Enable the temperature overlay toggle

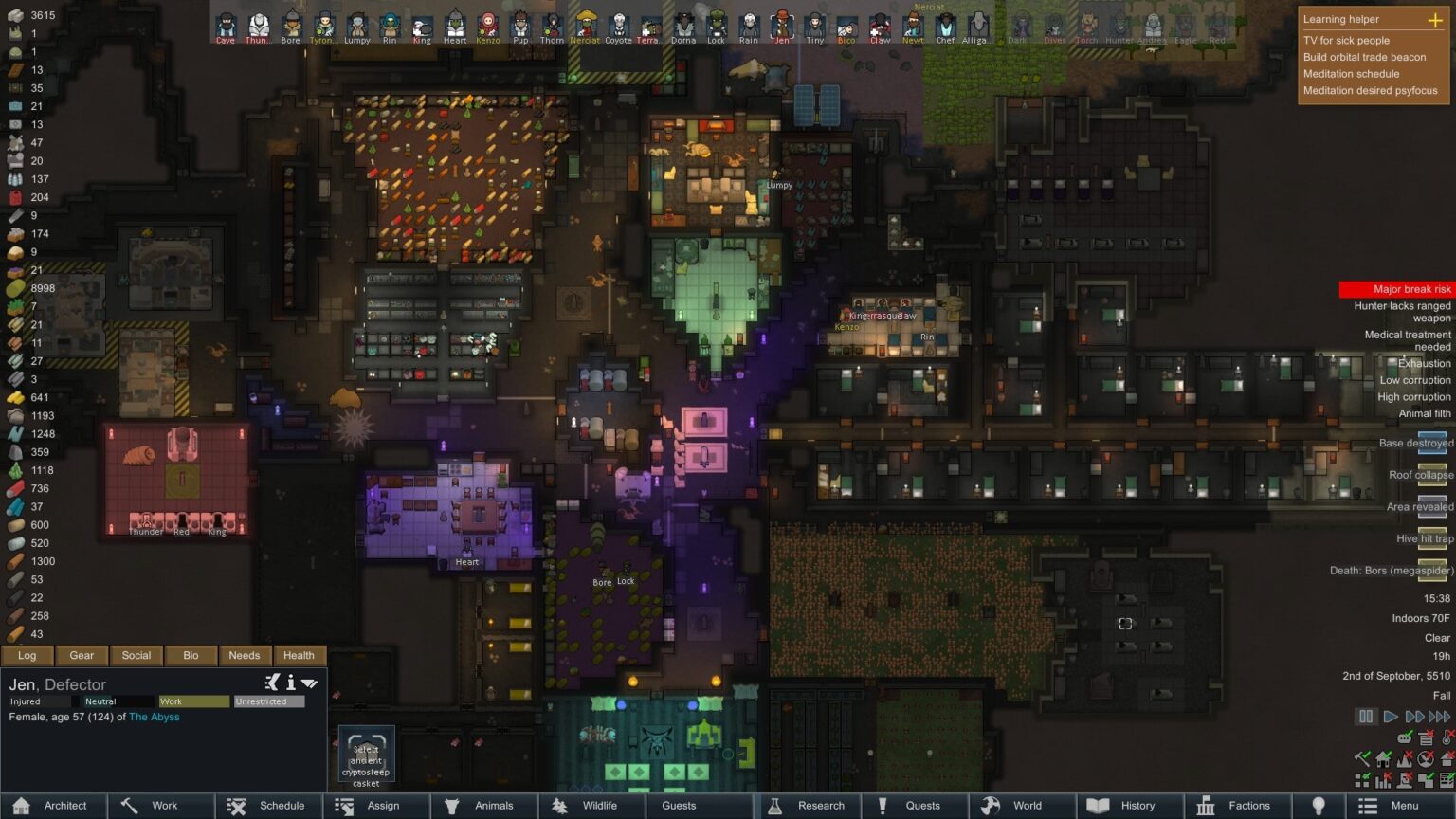(1447, 738)
